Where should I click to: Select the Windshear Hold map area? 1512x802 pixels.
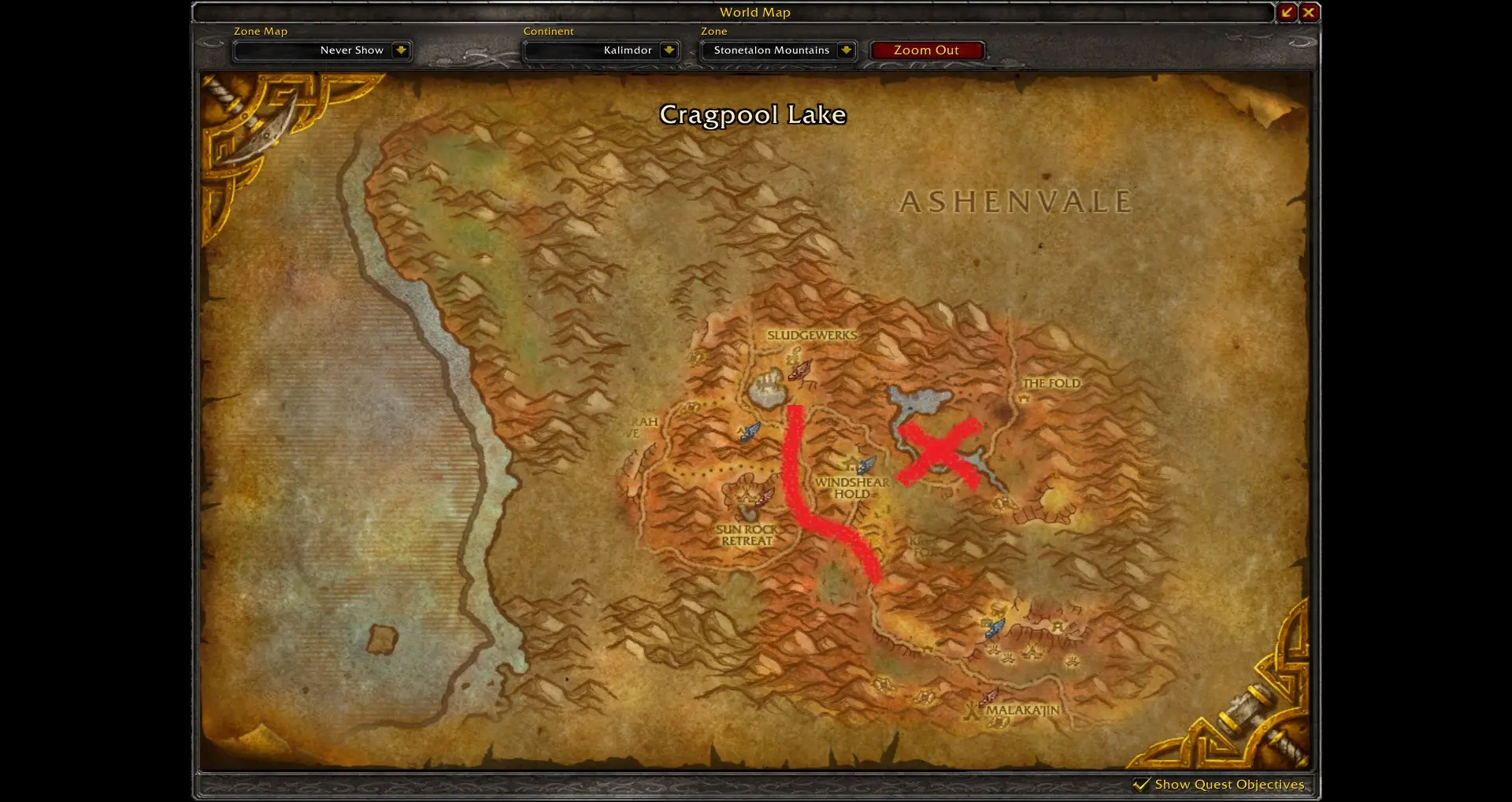852,488
